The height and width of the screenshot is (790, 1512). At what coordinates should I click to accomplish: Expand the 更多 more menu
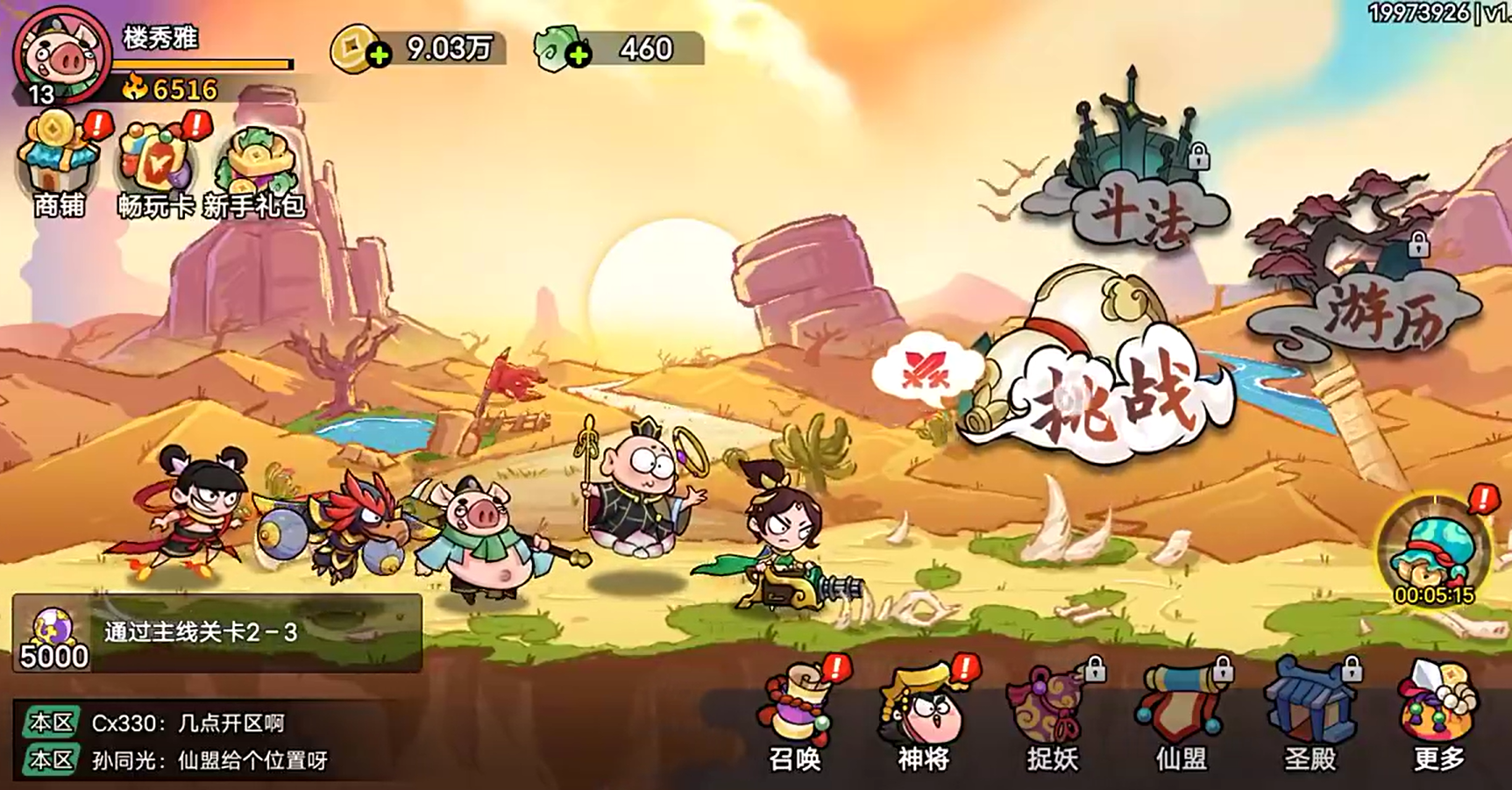click(1438, 719)
